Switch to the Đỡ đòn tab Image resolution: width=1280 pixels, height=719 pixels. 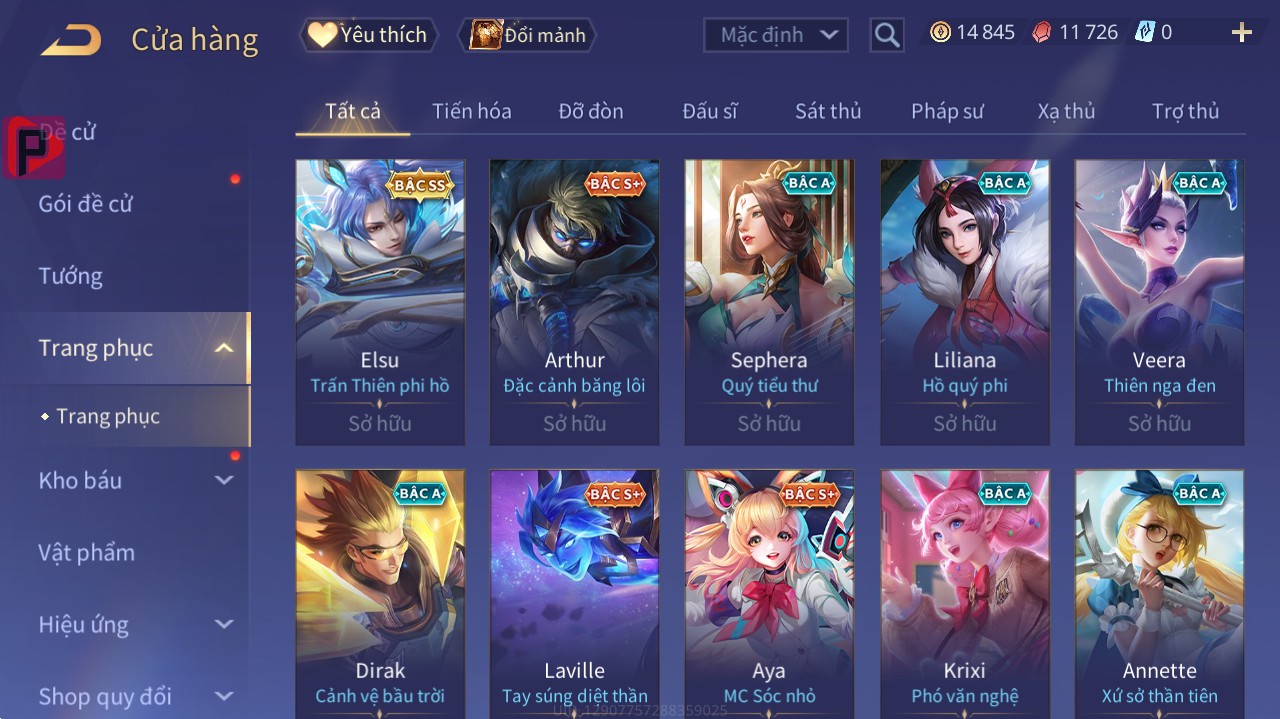point(590,111)
